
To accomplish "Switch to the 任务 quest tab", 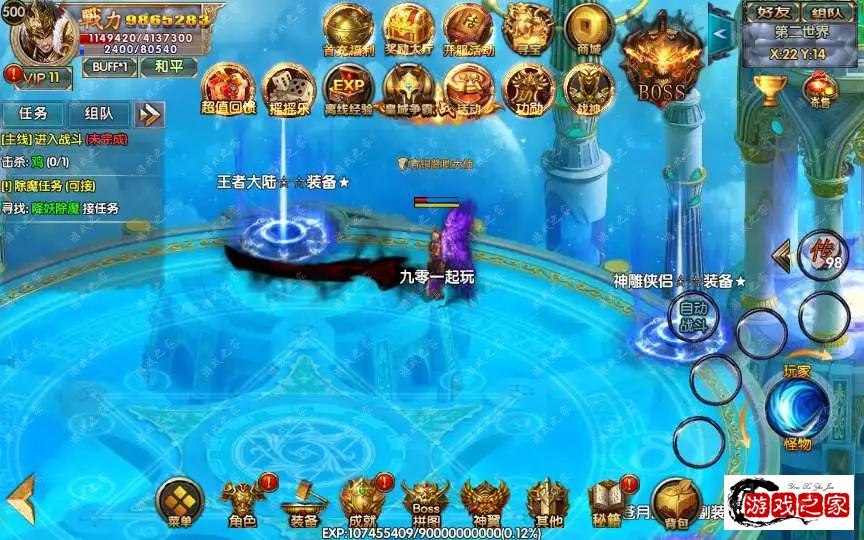I will pyautogui.click(x=33, y=114).
